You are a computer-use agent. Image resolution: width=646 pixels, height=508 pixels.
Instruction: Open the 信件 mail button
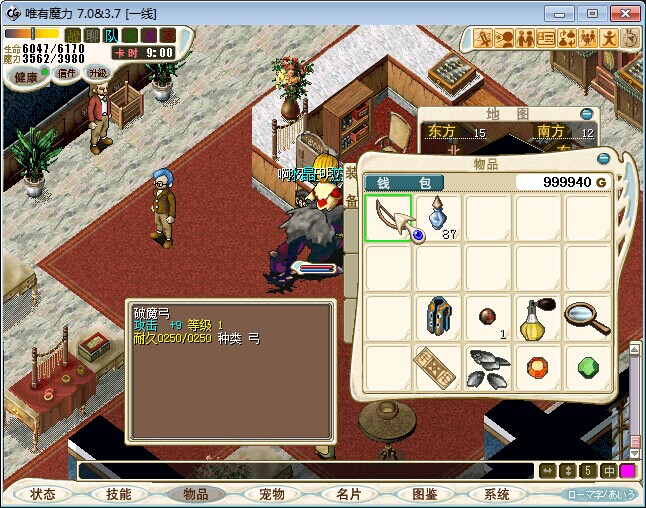[x=67, y=73]
